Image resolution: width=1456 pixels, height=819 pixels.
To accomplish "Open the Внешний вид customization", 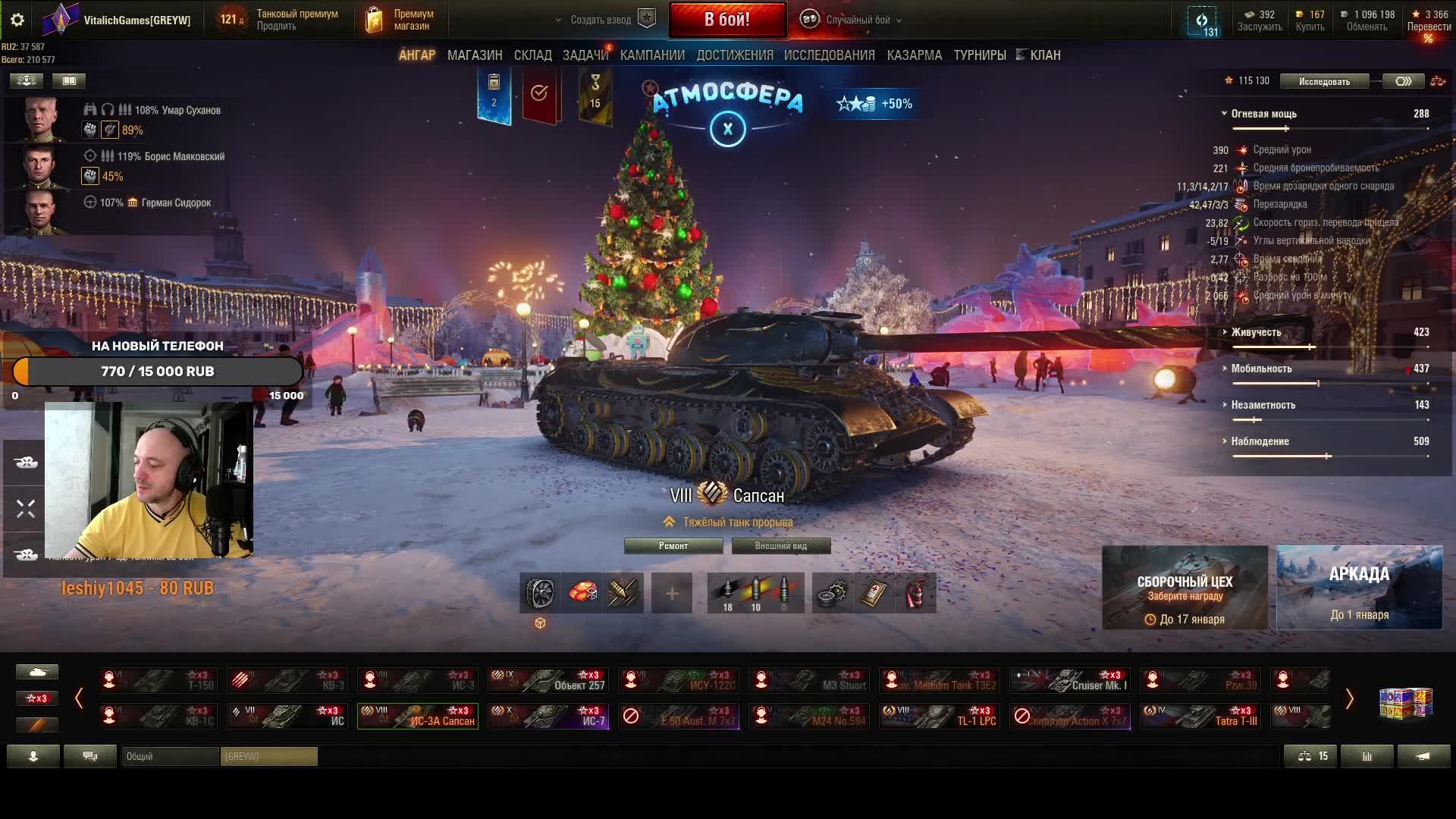I will click(780, 546).
